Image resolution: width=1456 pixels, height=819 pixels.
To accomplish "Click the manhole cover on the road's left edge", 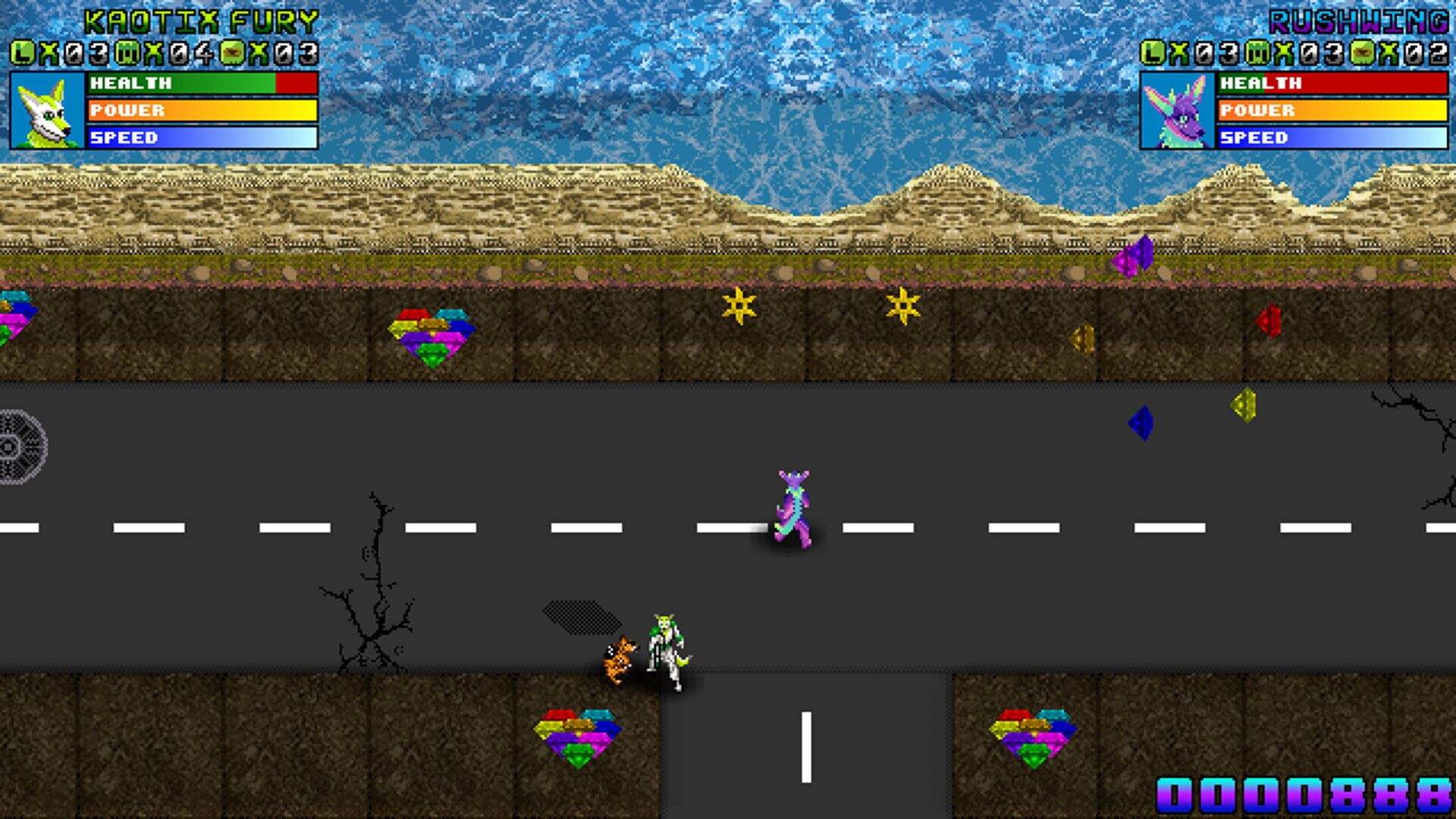I will 19,447.
